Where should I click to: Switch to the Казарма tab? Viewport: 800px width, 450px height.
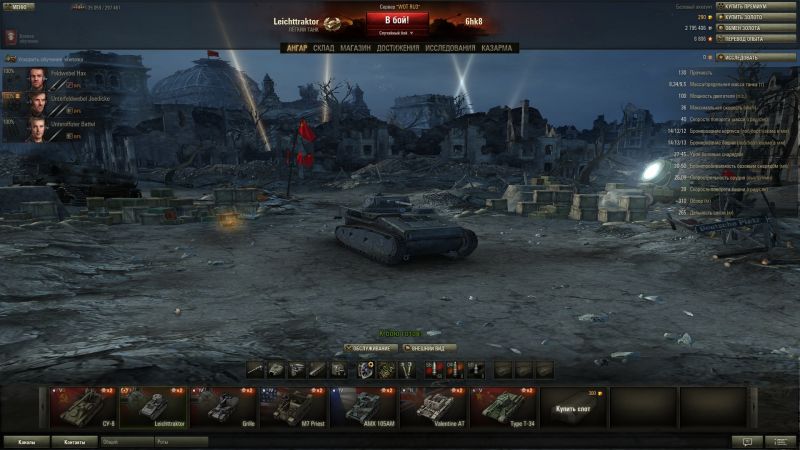[496, 48]
